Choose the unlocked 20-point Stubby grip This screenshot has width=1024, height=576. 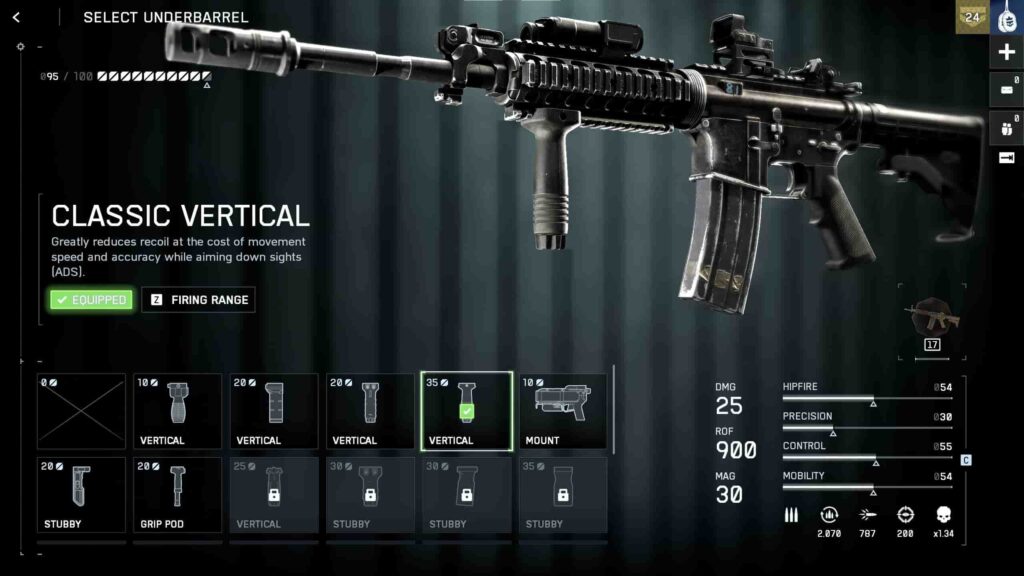point(81,495)
